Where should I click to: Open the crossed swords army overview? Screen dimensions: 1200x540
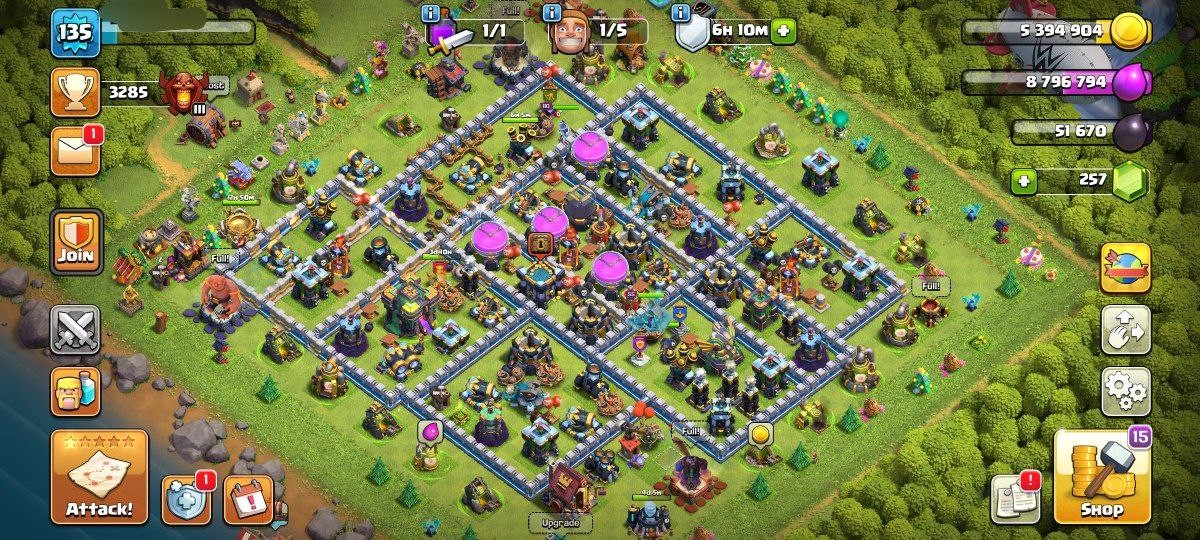(76, 329)
